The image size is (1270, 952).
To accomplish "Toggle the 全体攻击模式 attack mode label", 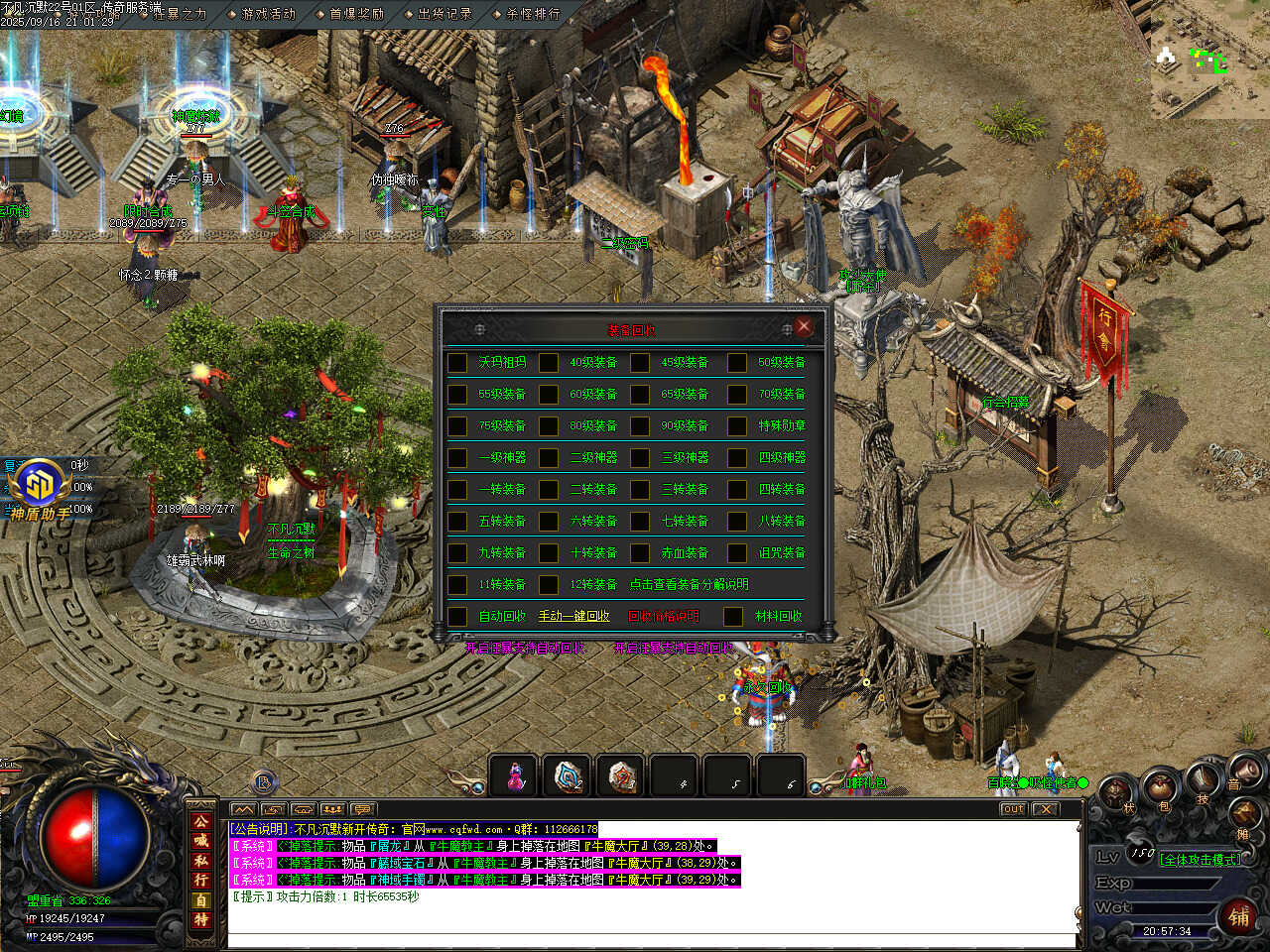I will point(1200,860).
